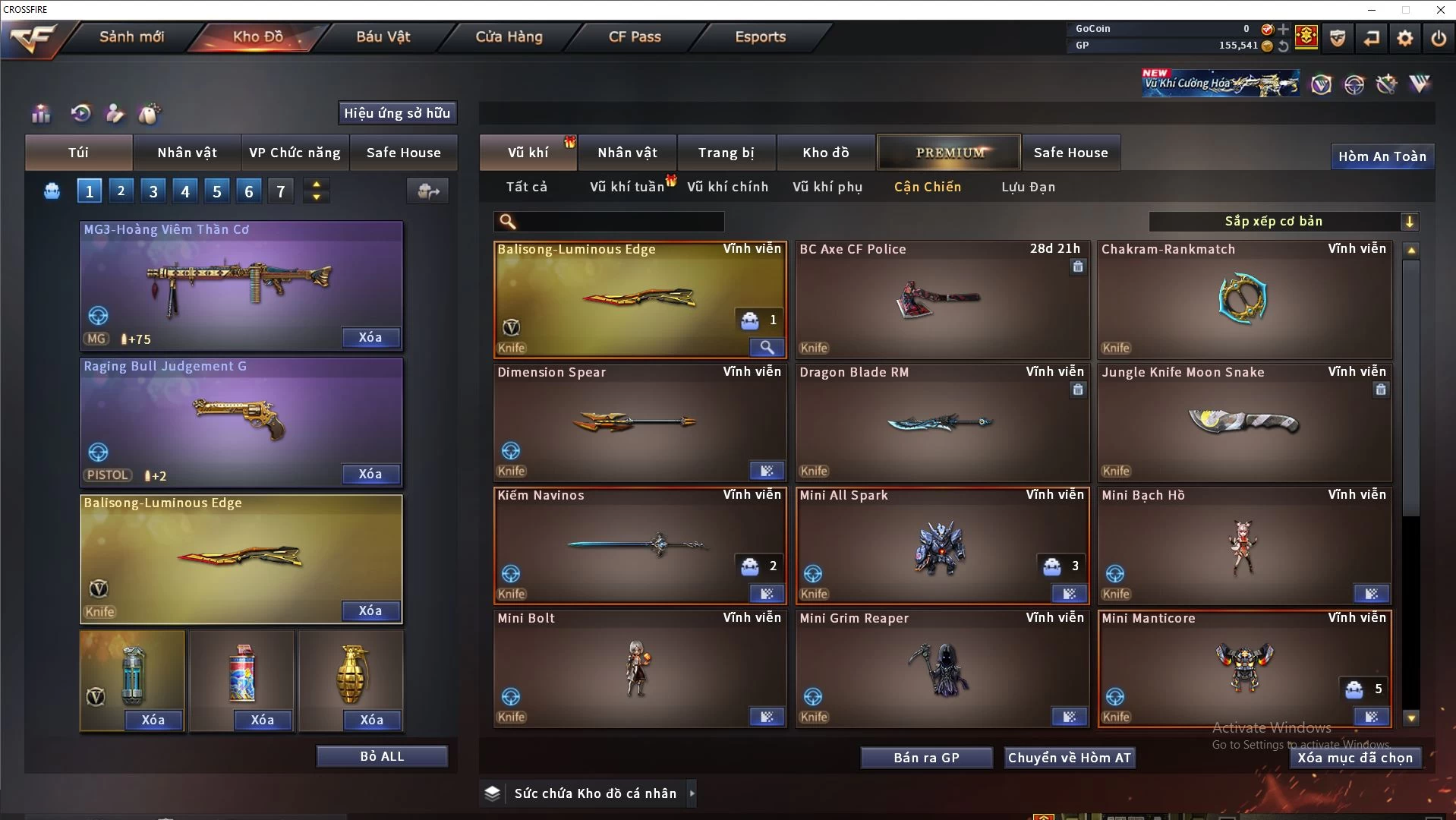This screenshot has height=820, width=1456.
Task: Select the PREMIUM tab
Action: (x=949, y=153)
